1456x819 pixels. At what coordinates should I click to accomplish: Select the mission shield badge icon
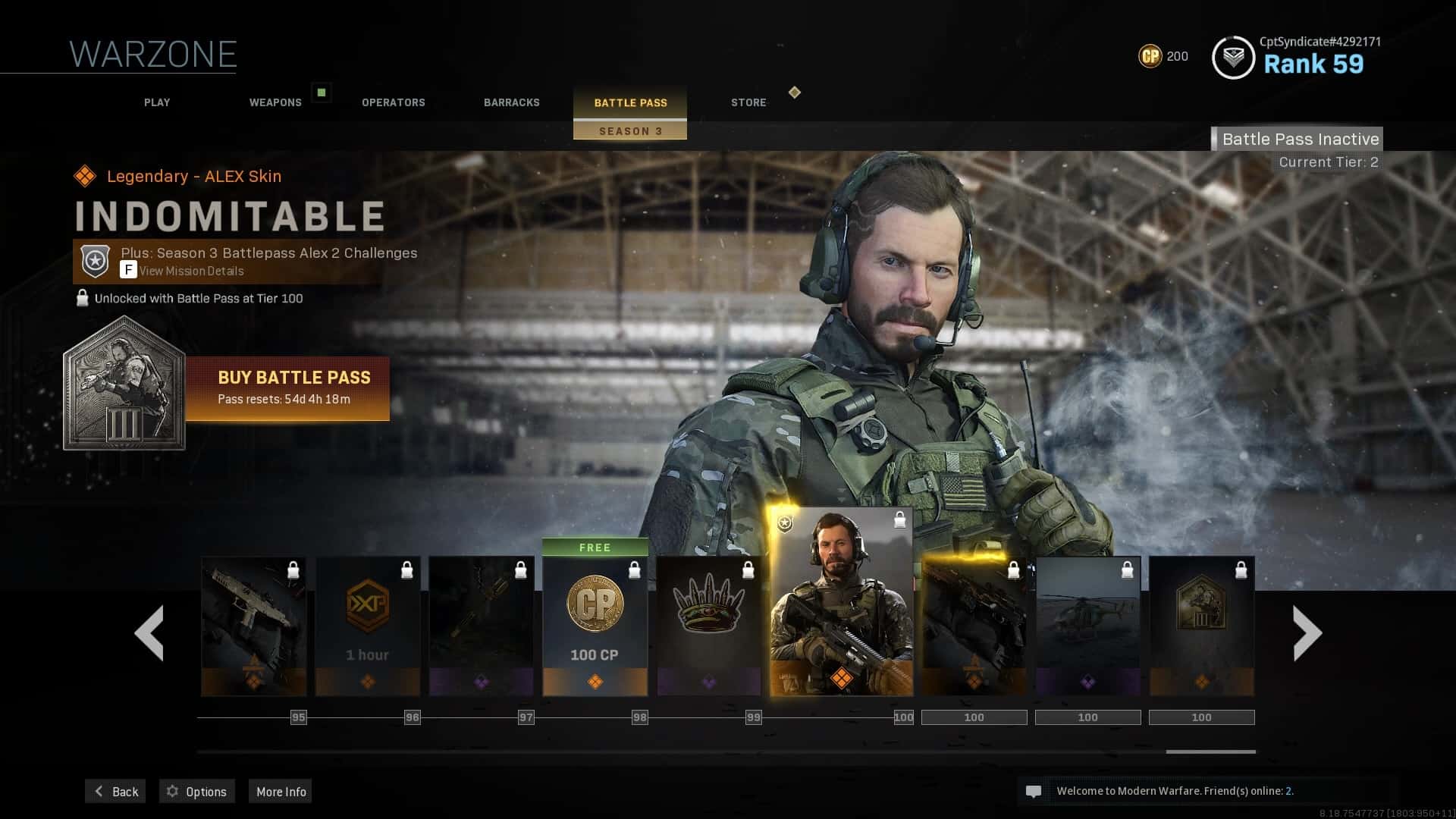[x=94, y=261]
